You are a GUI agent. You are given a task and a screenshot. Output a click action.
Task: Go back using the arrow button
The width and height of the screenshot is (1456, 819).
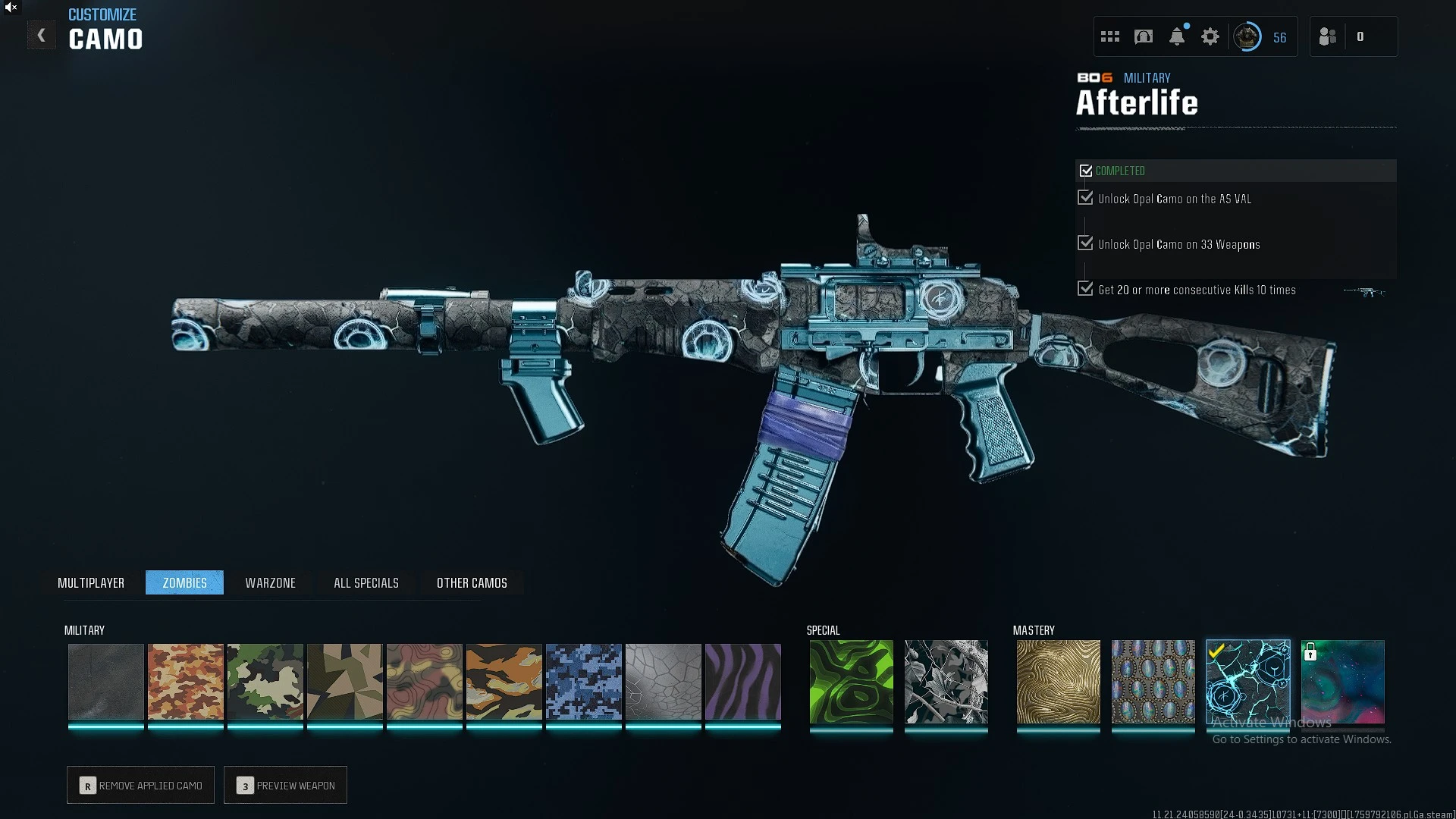pos(42,36)
